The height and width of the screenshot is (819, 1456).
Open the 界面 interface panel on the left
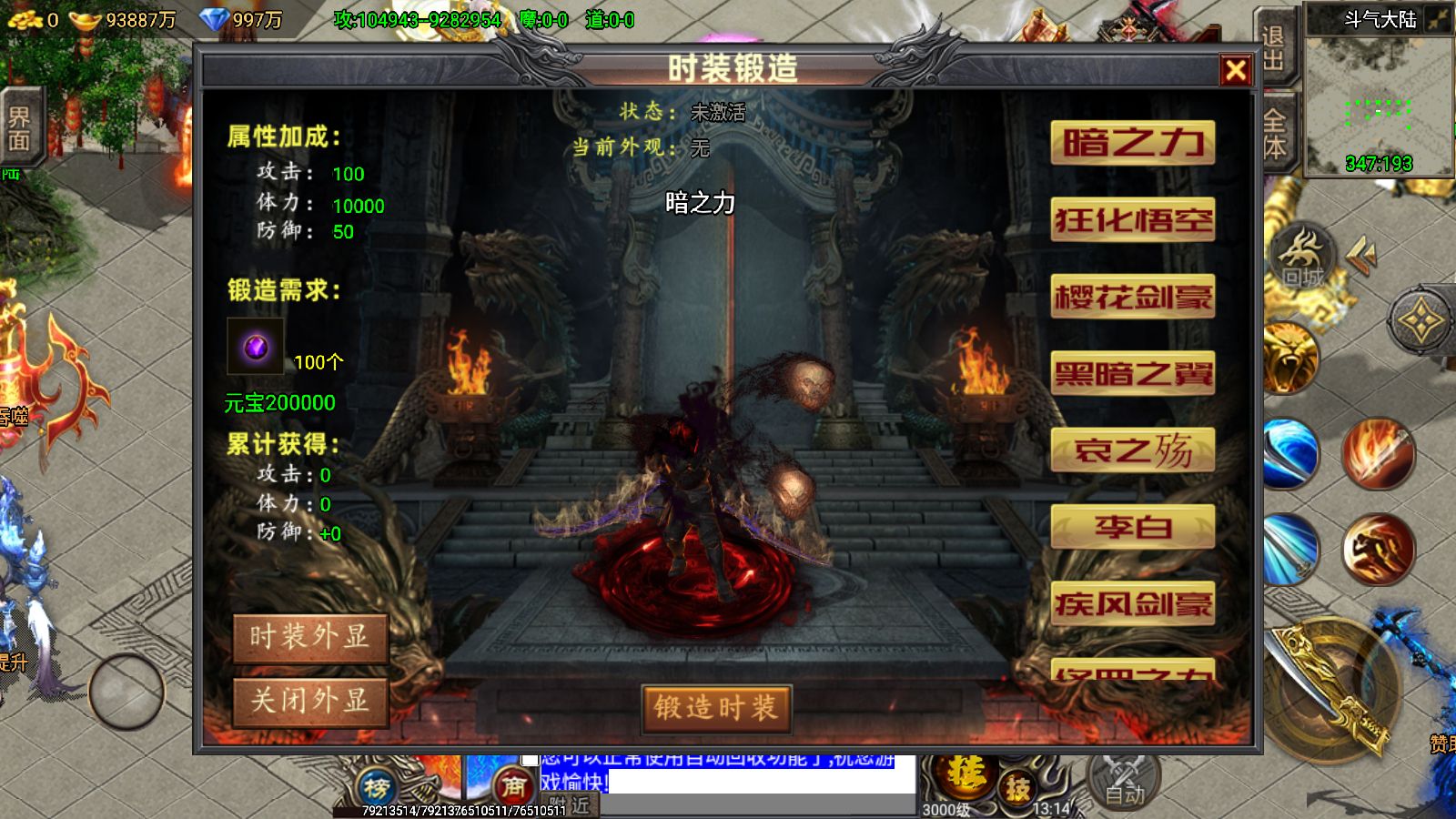point(20,127)
